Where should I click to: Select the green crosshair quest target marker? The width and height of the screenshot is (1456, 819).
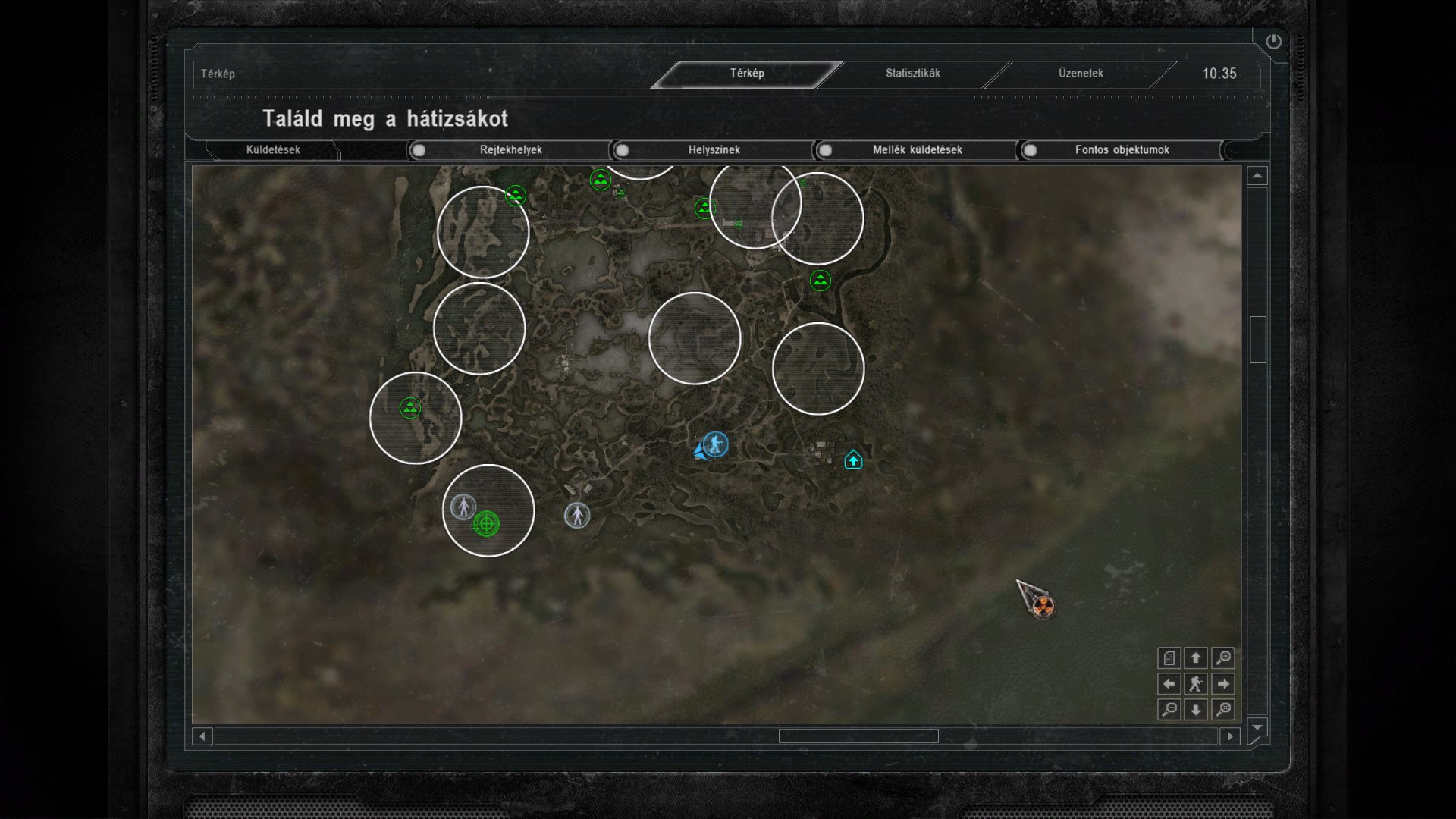pos(486,523)
